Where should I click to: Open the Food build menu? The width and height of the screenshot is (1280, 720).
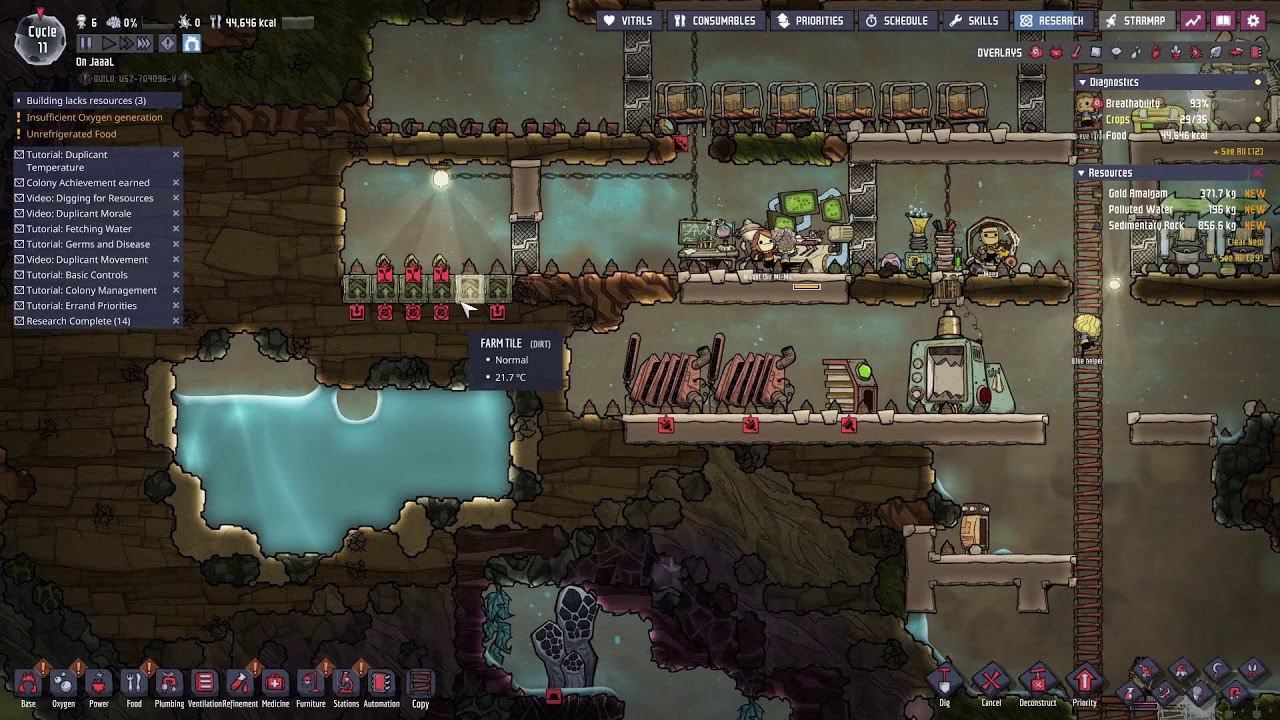coord(134,685)
